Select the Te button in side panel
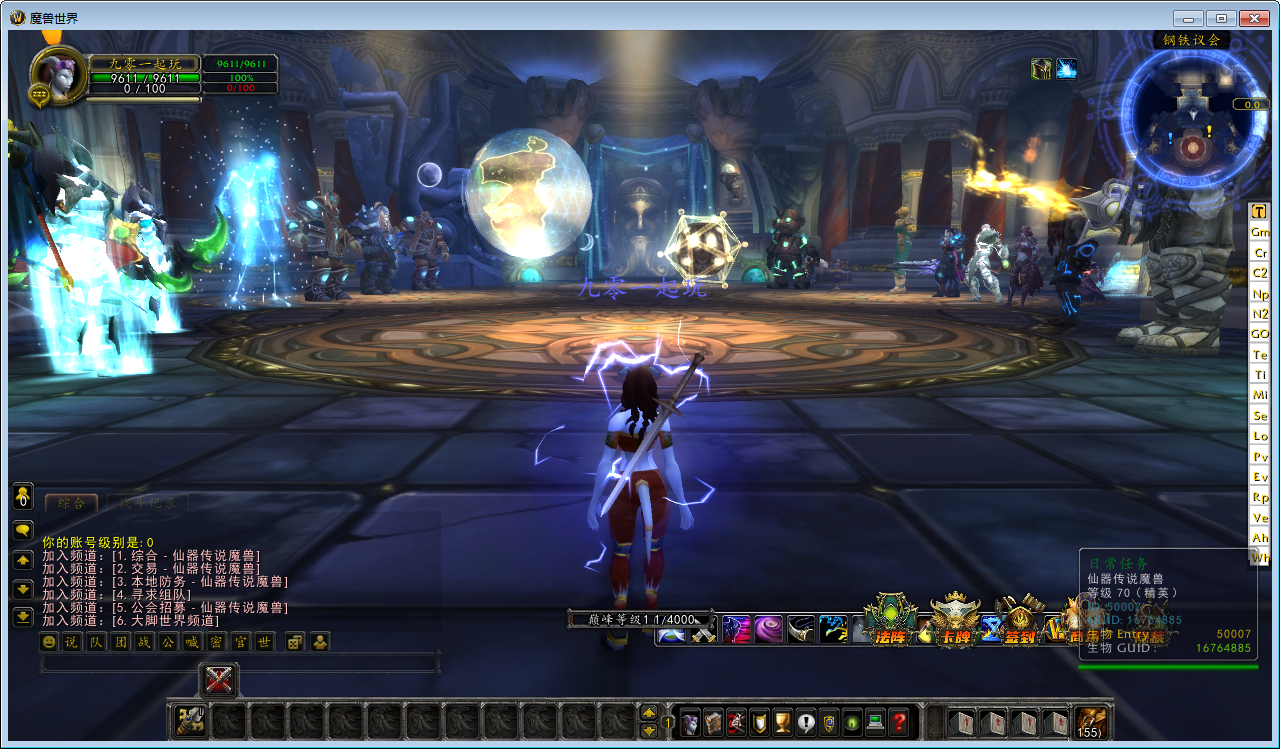Viewport: 1280px width, 749px height. click(1260, 355)
